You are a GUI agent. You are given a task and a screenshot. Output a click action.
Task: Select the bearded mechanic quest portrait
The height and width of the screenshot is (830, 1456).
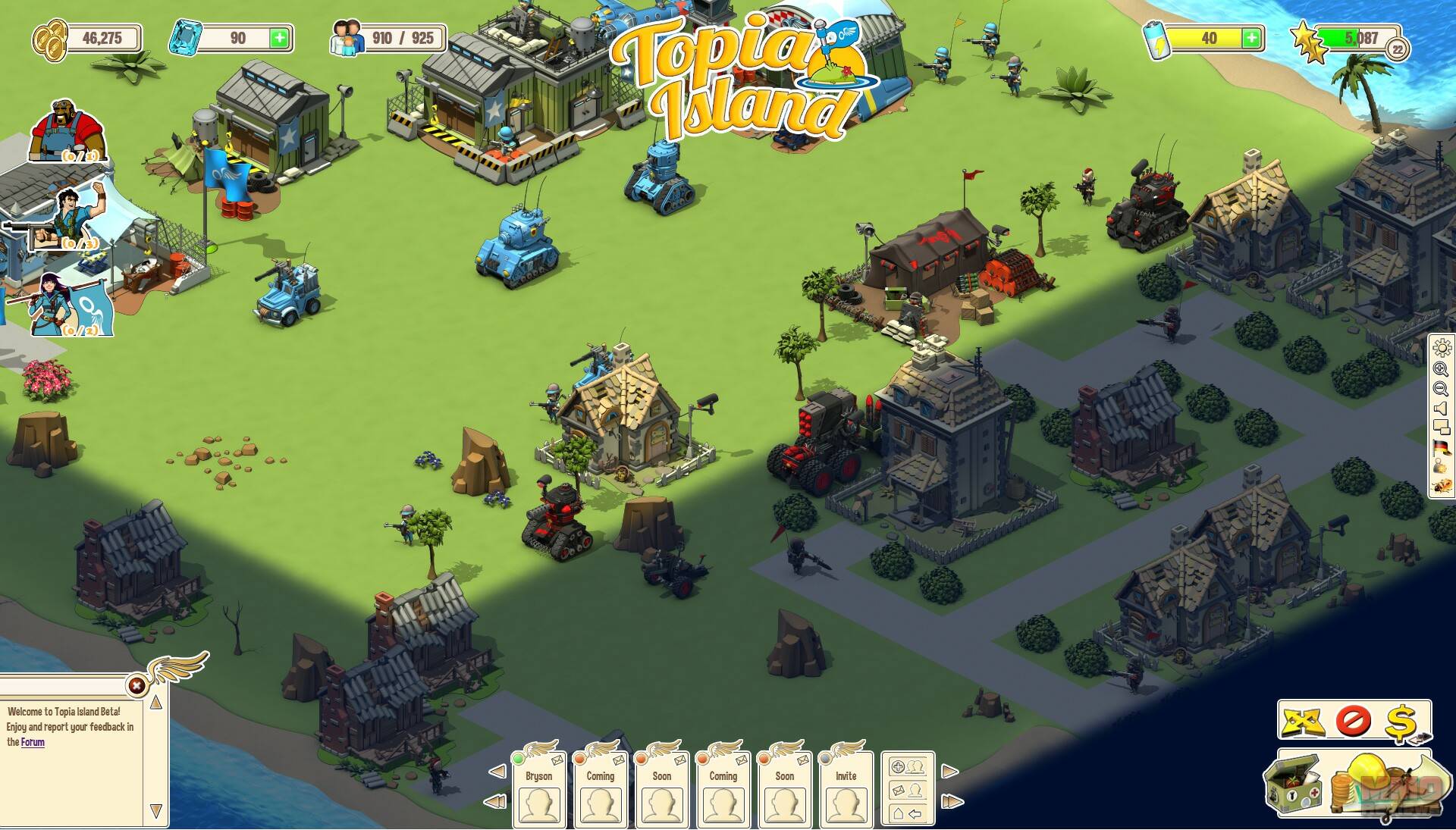pos(67,130)
